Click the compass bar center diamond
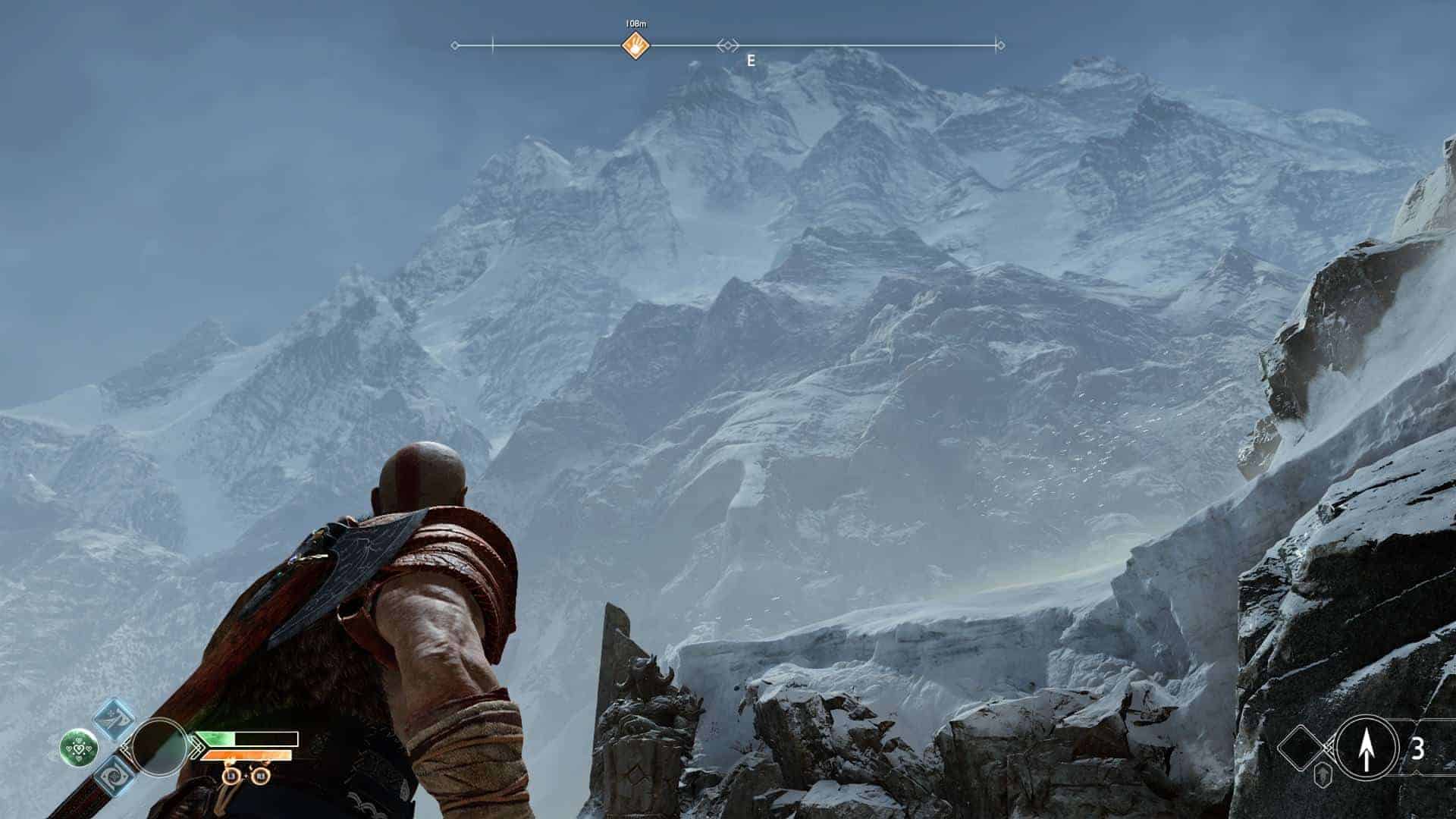This screenshot has height=819, width=1456. (x=727, y=46)
